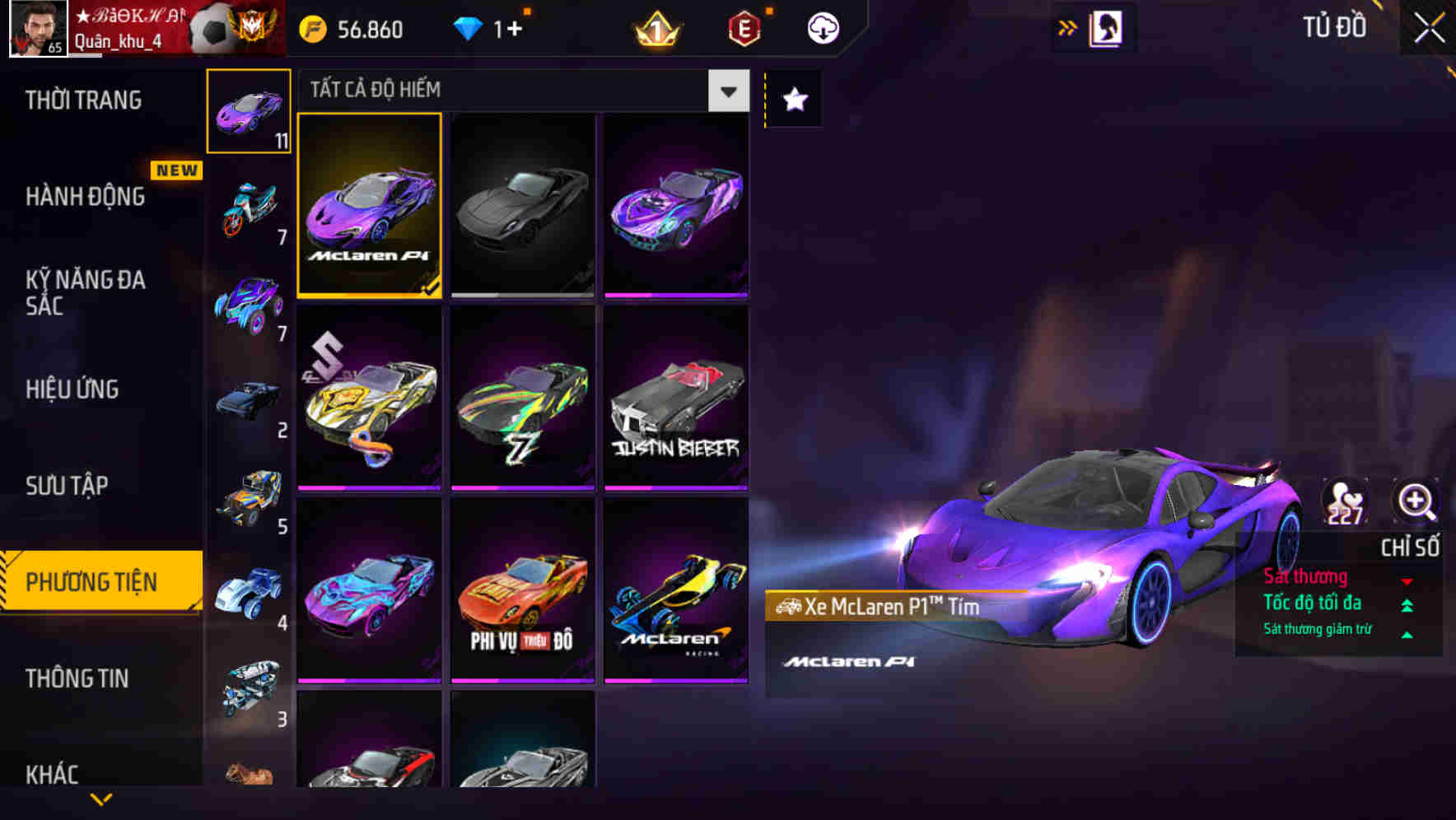Viewport: 1456px width, 820px height.
Task: Toggle the favorites star filter
Action: point(793,100)
